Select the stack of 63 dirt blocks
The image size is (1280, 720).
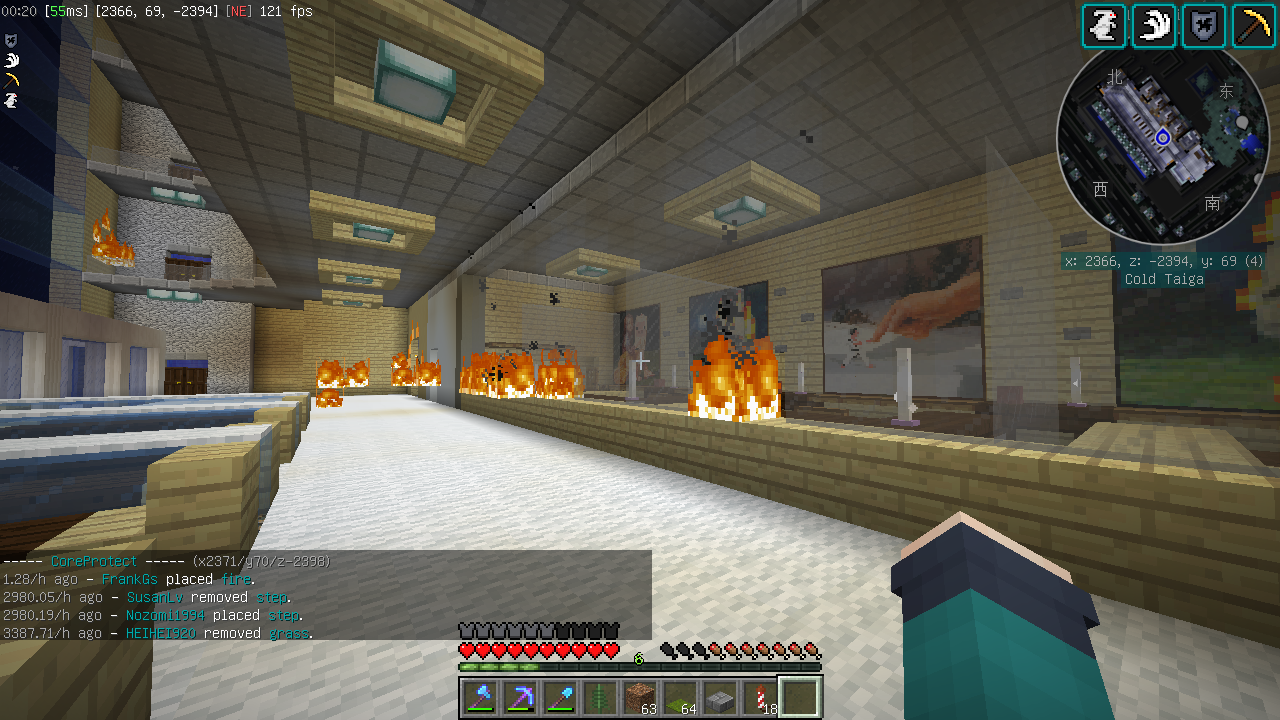point(640,697)
